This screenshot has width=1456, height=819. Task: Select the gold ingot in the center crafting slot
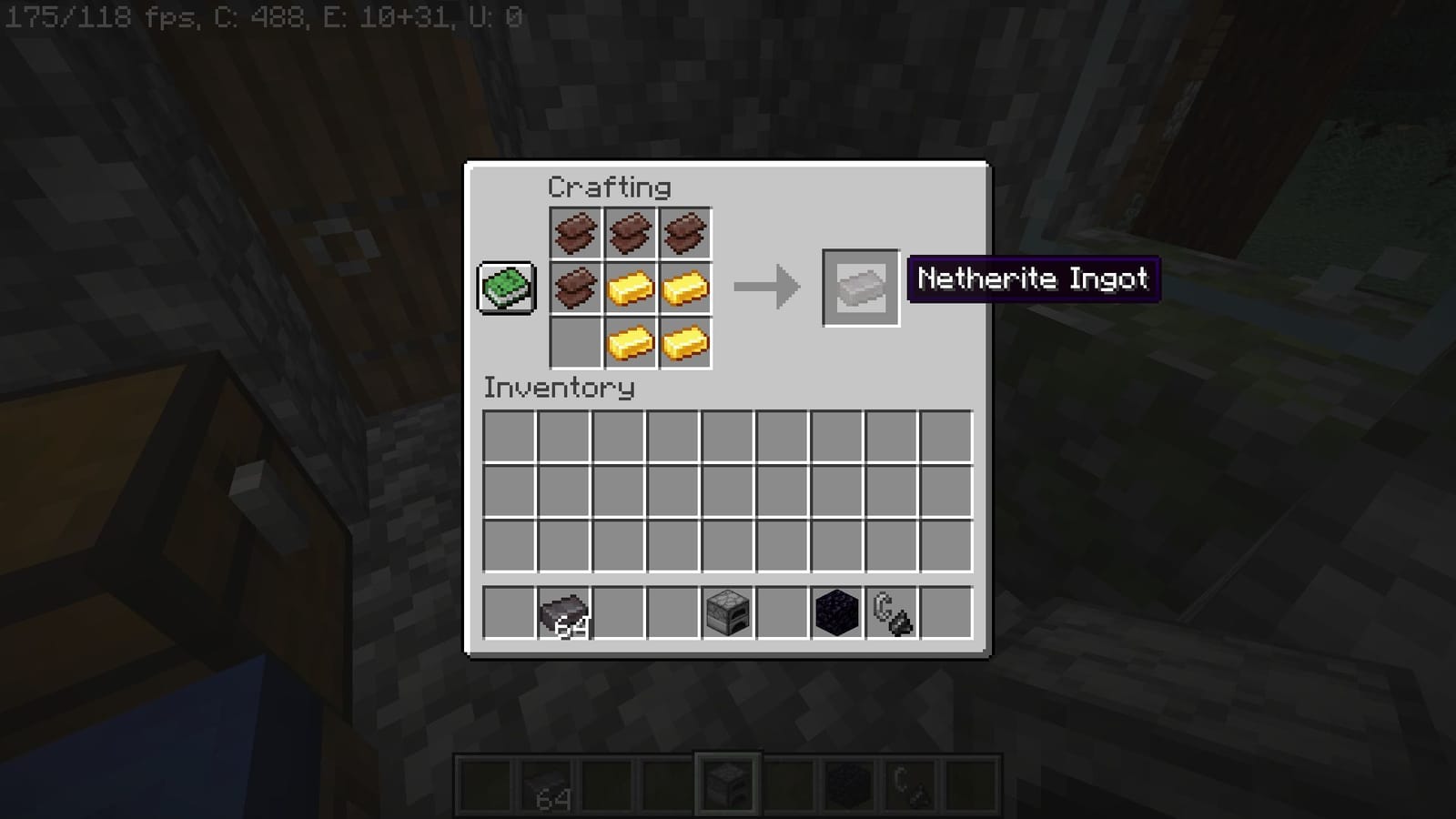pyautogui.click(x=630, y=288)
